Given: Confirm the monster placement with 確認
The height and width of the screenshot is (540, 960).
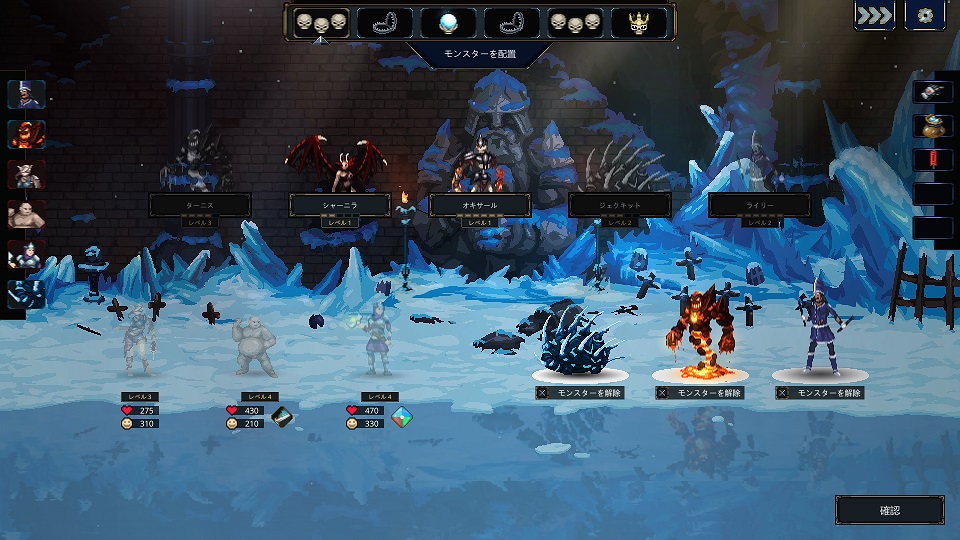Looking at the screenshot, I should point(889,510).
